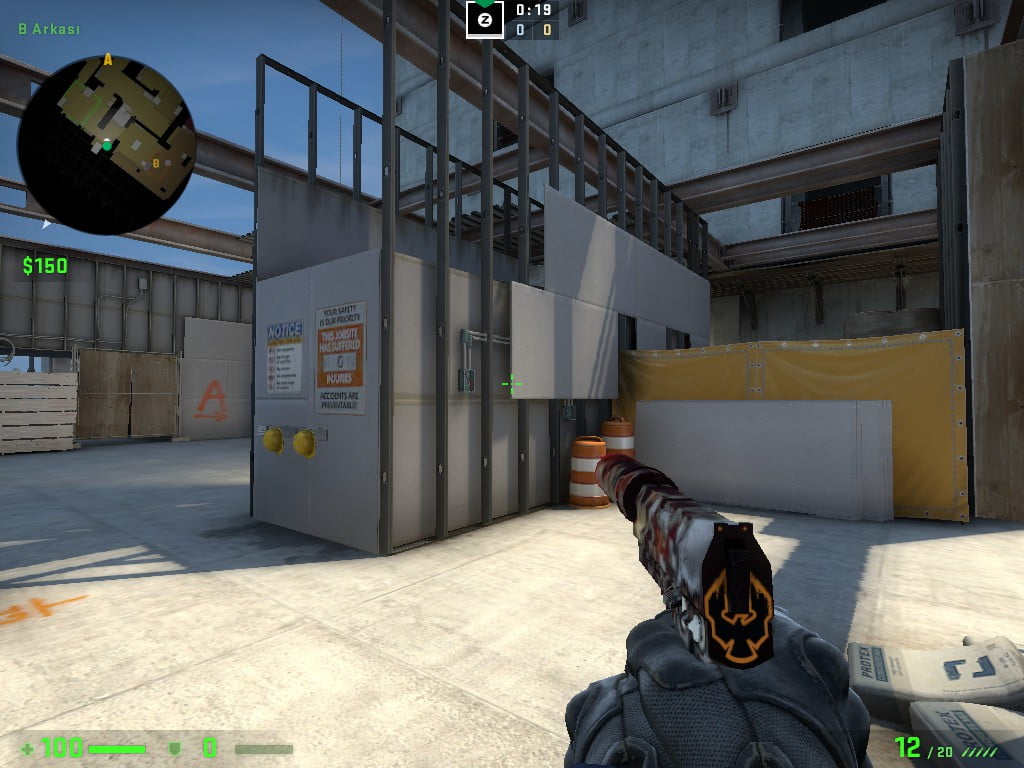
Task: Select the B bombsite marker on radar
Action: click(x=156, y=163)
